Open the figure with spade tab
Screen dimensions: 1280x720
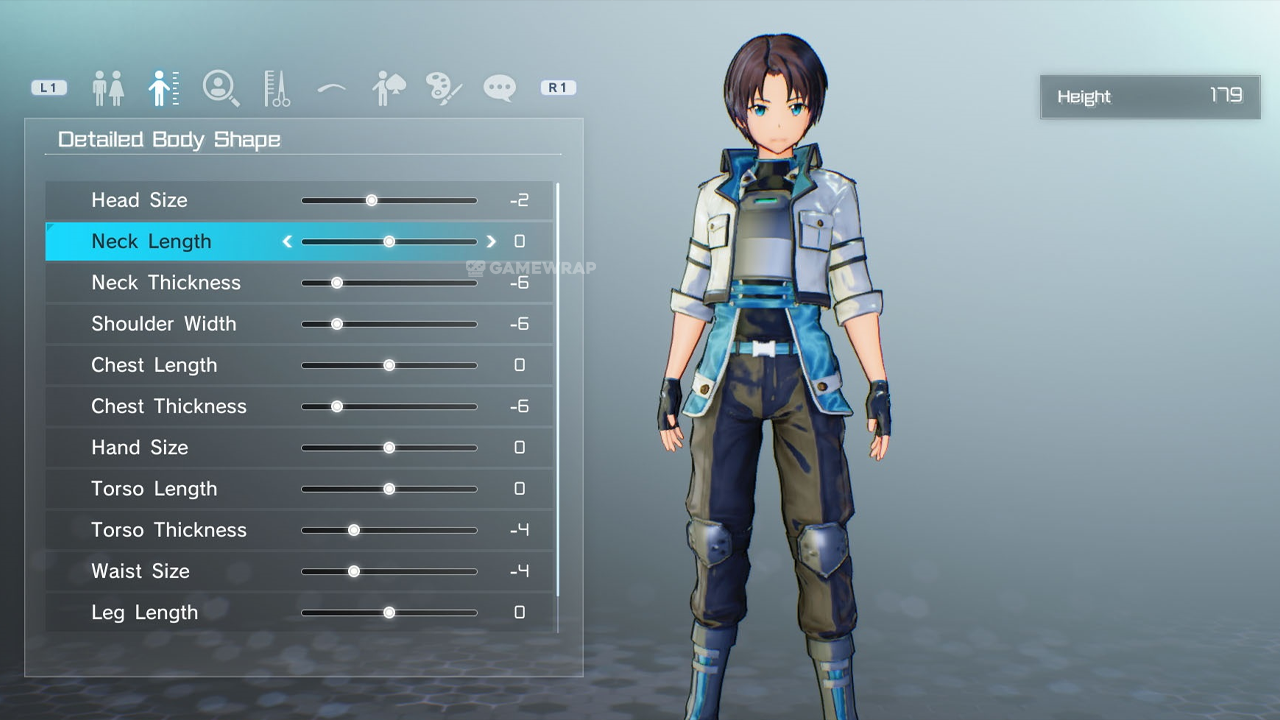click(x=387, y=88)
